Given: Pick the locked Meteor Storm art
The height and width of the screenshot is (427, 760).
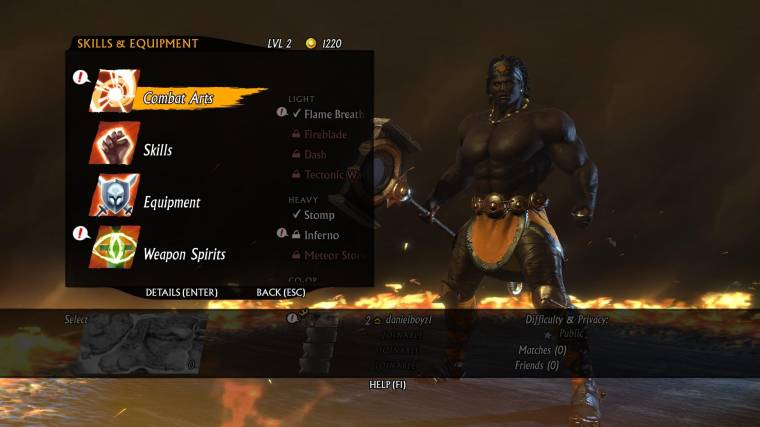Looking at the screenshot, I should (x=335, y=256).
